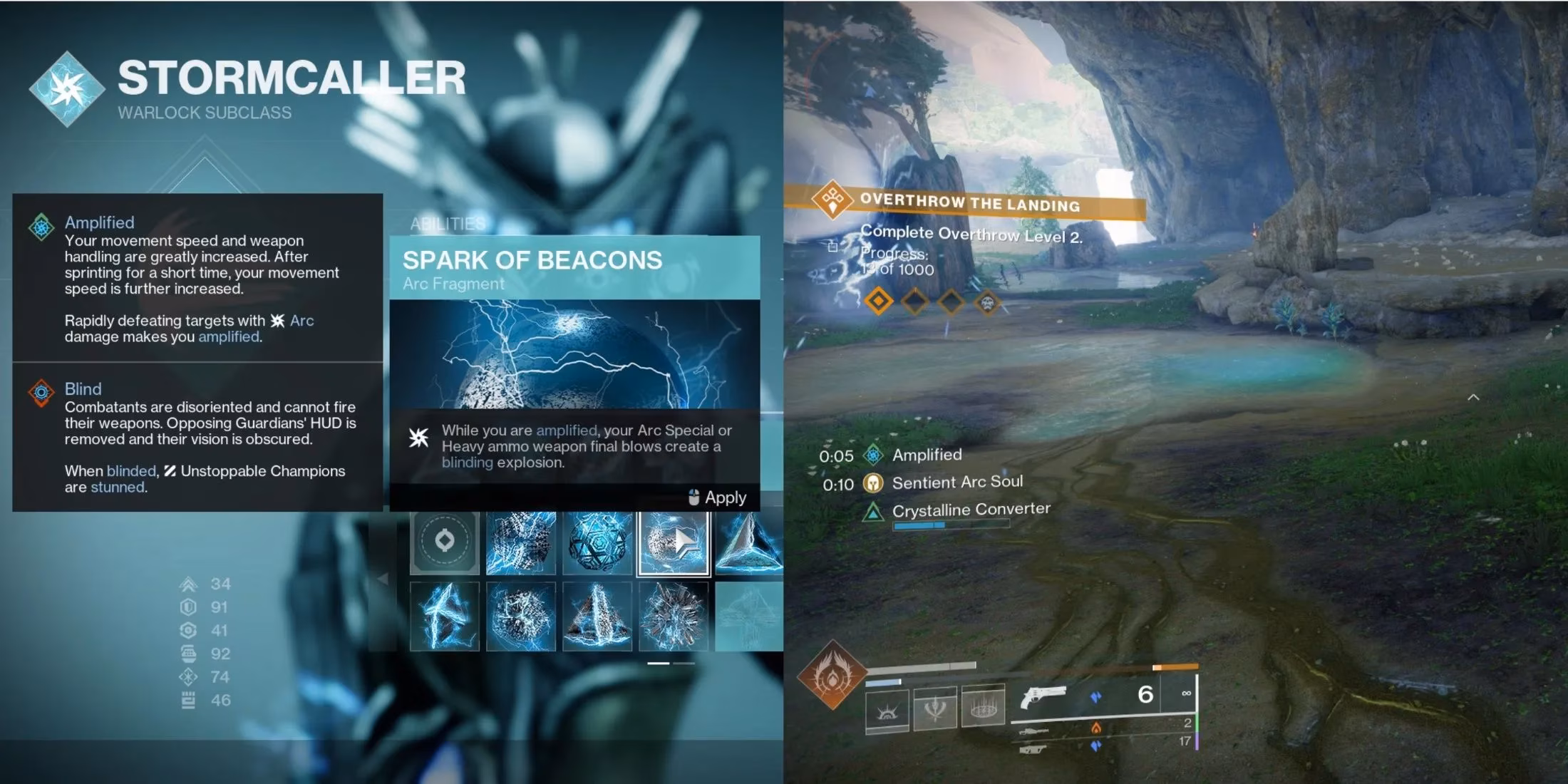Click the Stormcaller subclass emblem at top left
The image size is (1568, 784).
68,89
